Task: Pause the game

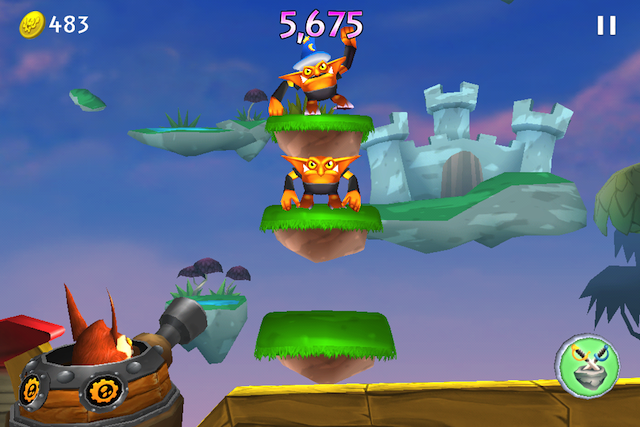Action: 606,26
